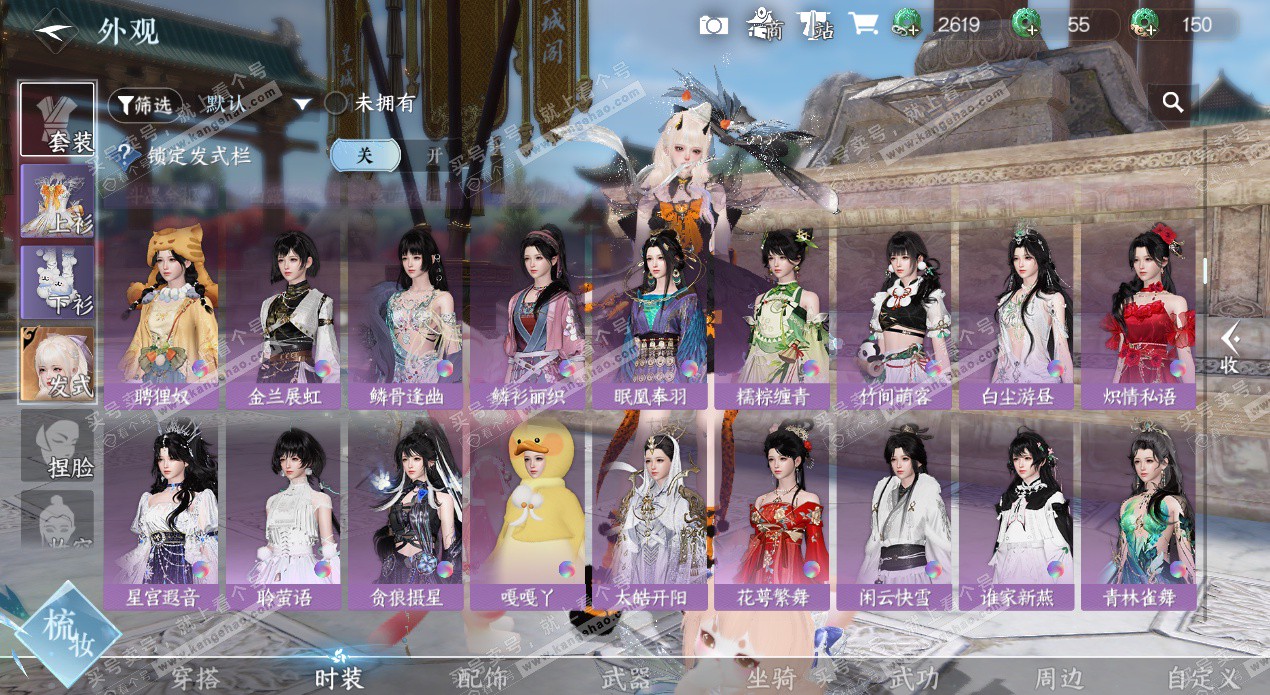
Task: Switch to the 武器 tab
Action: 627,678
